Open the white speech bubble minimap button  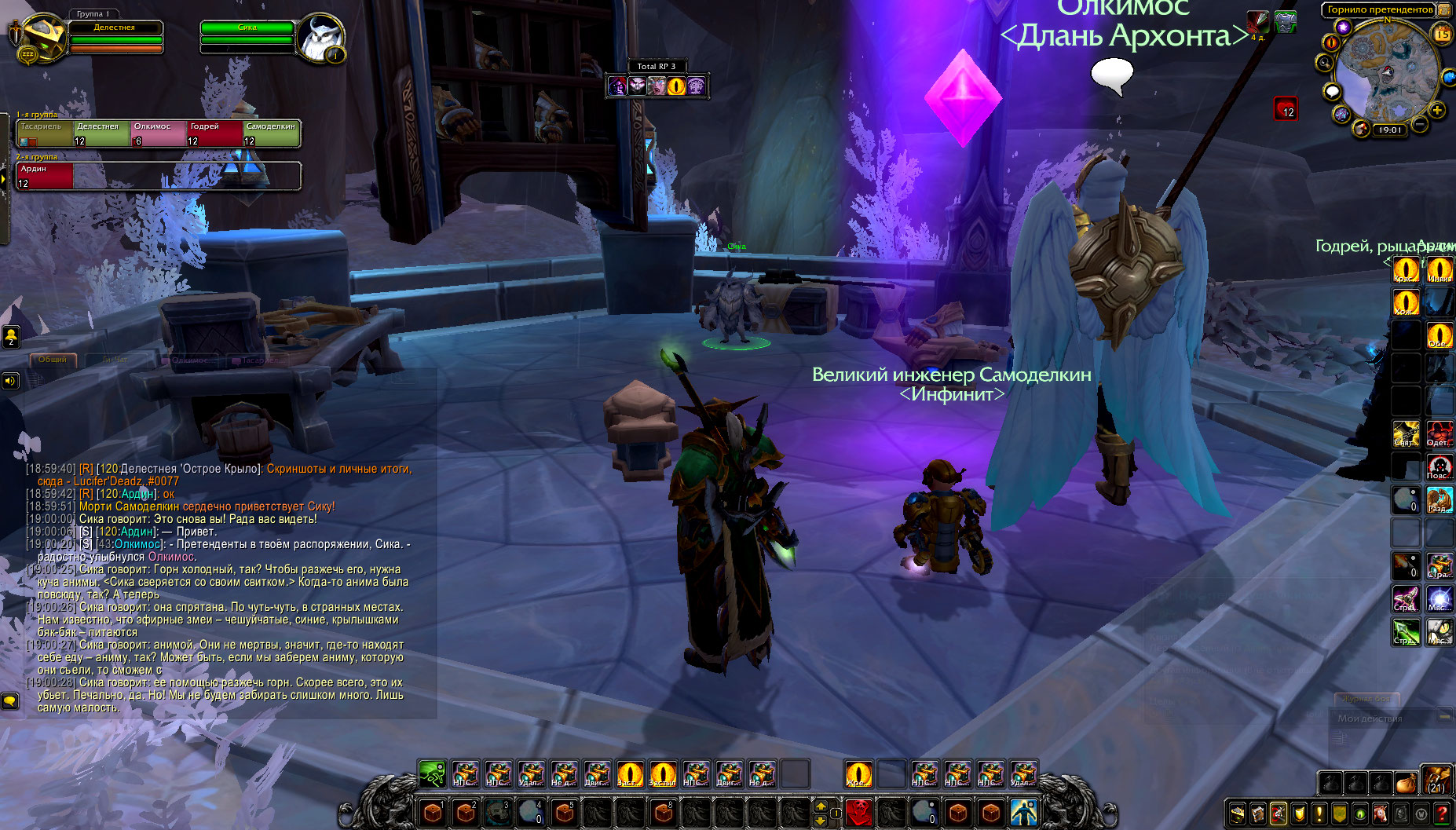(x=1332, y=92)
